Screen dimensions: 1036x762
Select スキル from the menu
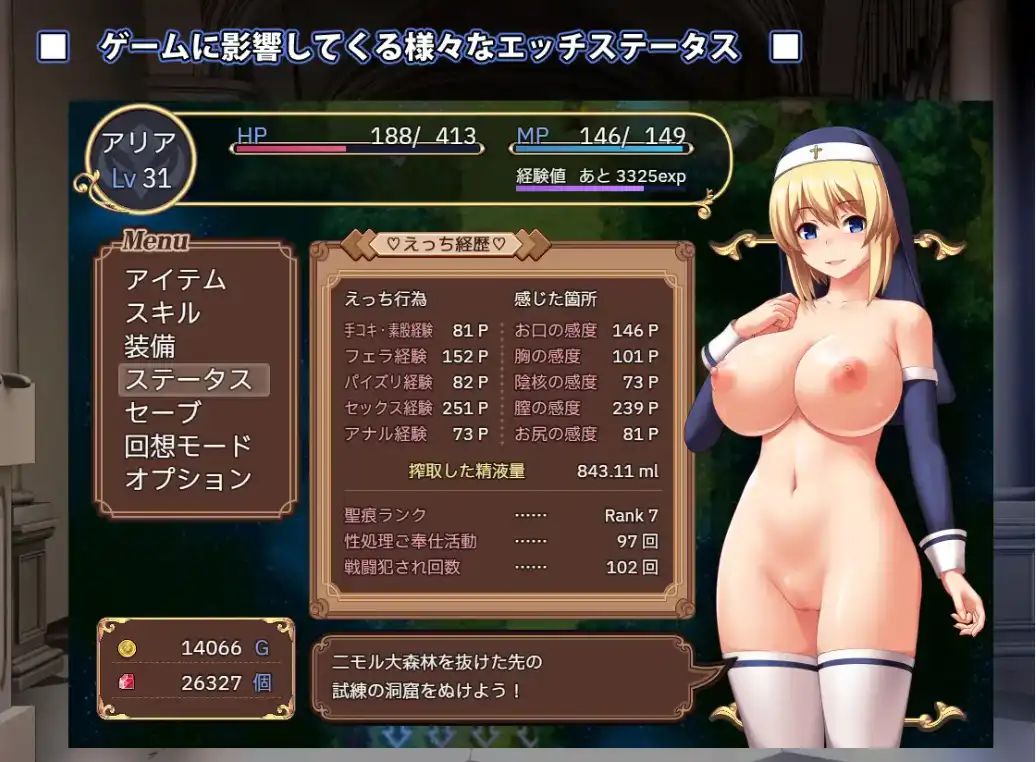click(x=162, y=313)
